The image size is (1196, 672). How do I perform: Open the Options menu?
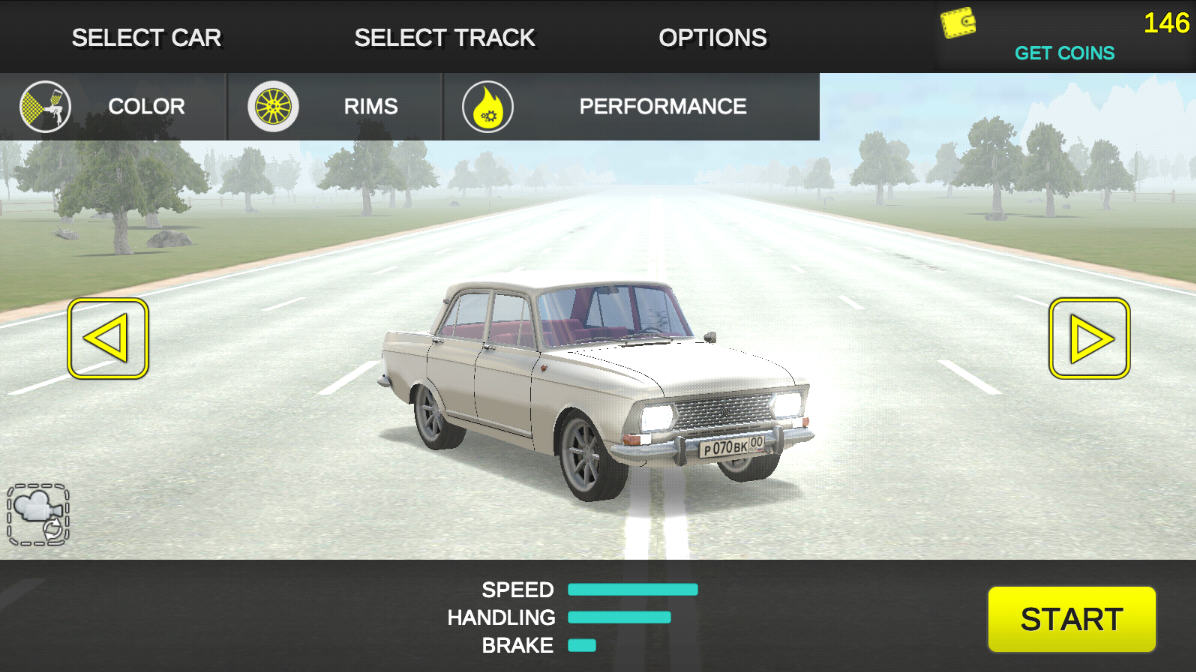pos(712,38)
